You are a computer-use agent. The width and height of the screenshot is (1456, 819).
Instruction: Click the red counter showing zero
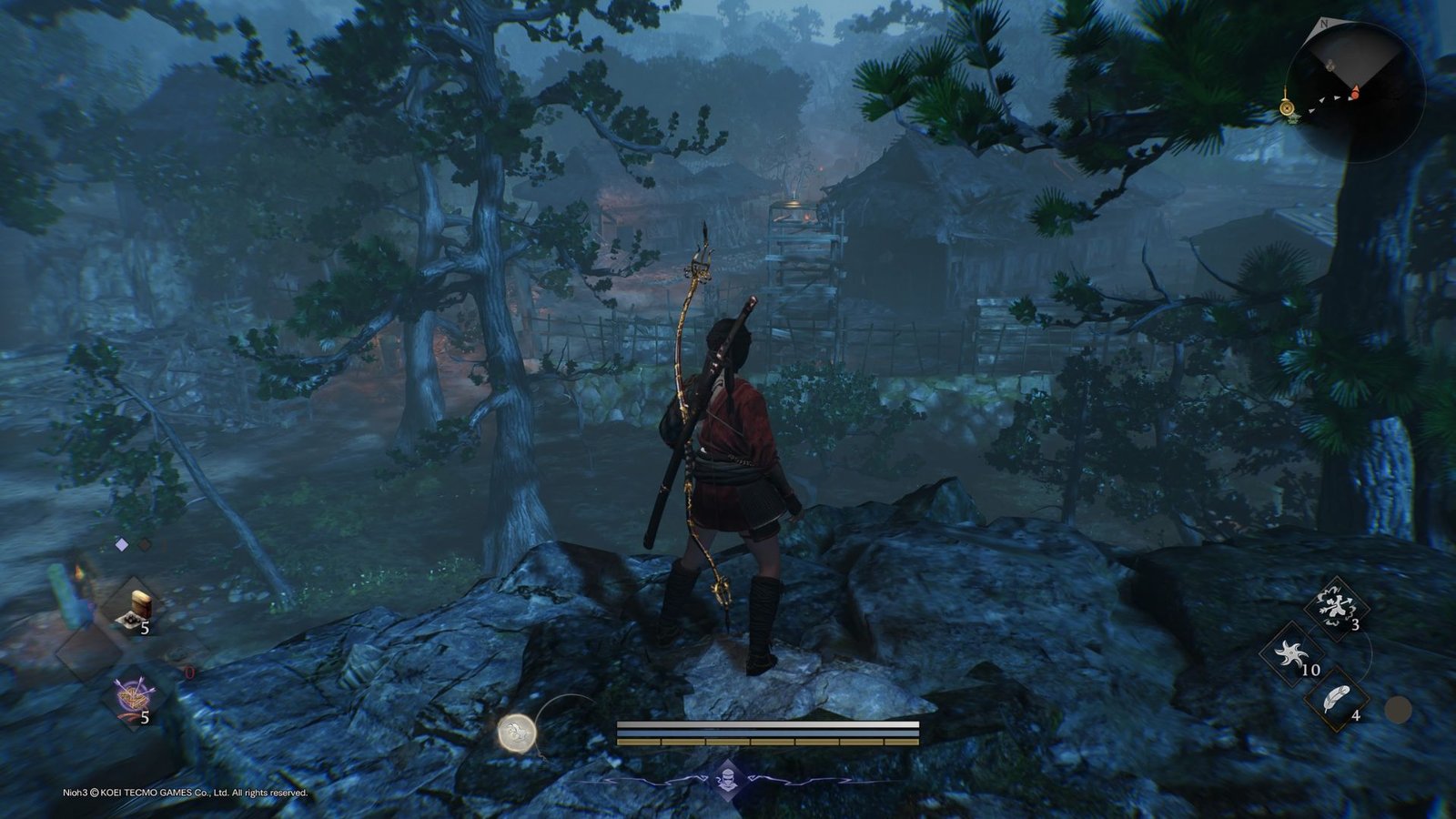tap(189, 672)
